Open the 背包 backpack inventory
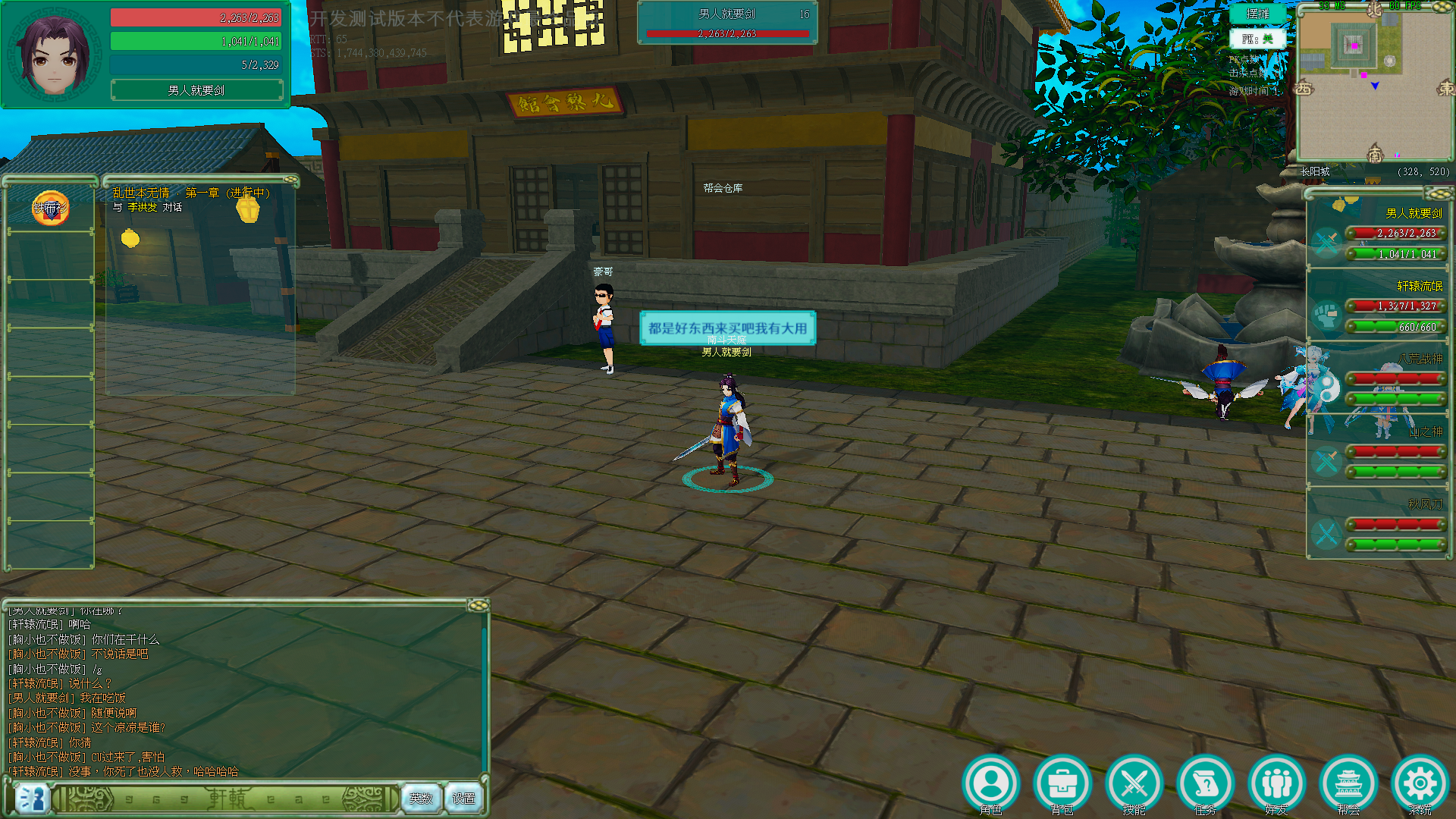The height and width of the screenshot is (819, 1456). click(1062, 784)
